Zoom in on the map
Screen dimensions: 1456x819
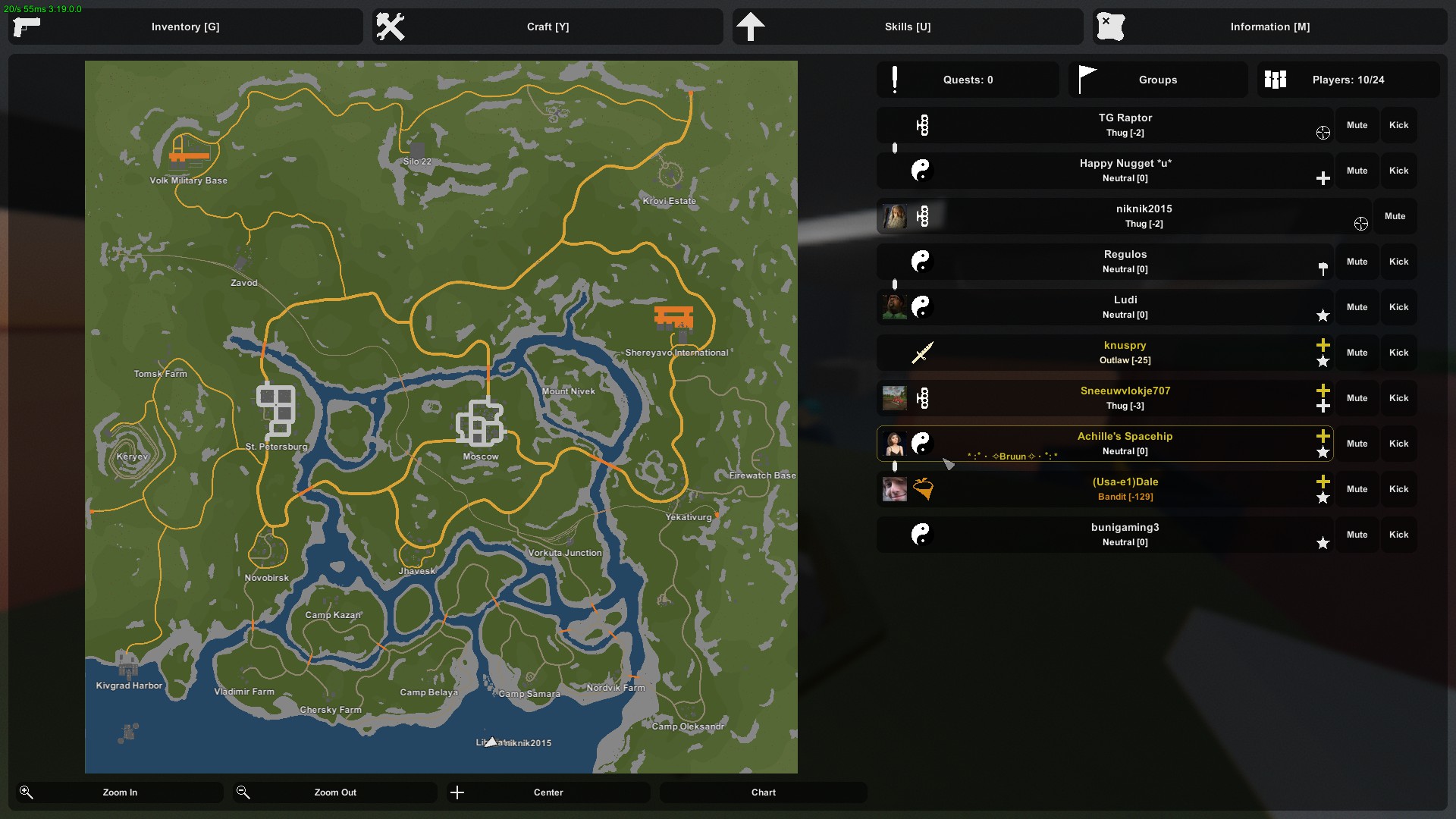(x=120, y=792)
